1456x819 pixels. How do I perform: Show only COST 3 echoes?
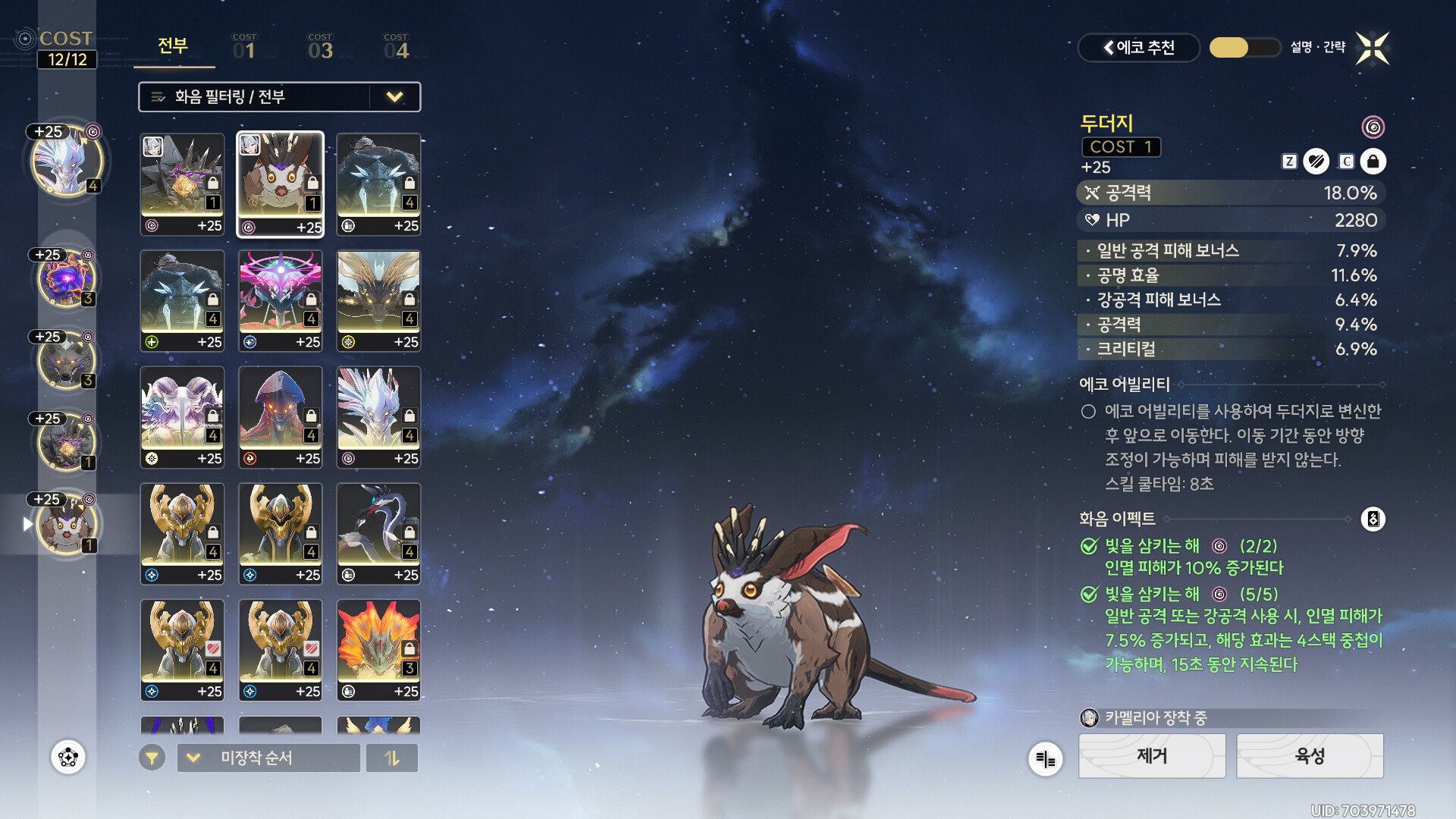click(x=320, y=47)
